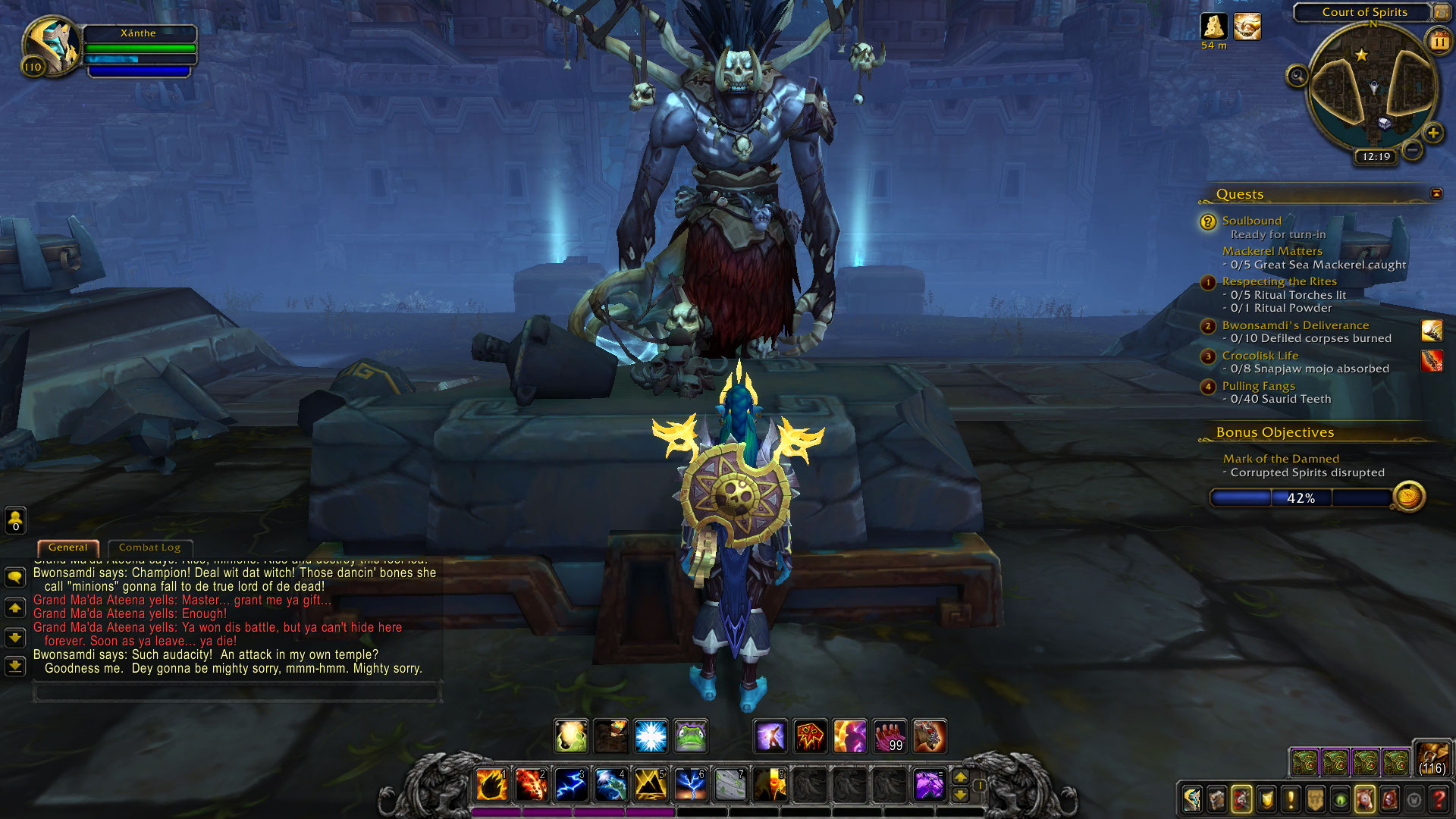Switch to the Combat Log chat tab
The height and width of the screenshot is (819, 1456).
(x=149, y=548)
